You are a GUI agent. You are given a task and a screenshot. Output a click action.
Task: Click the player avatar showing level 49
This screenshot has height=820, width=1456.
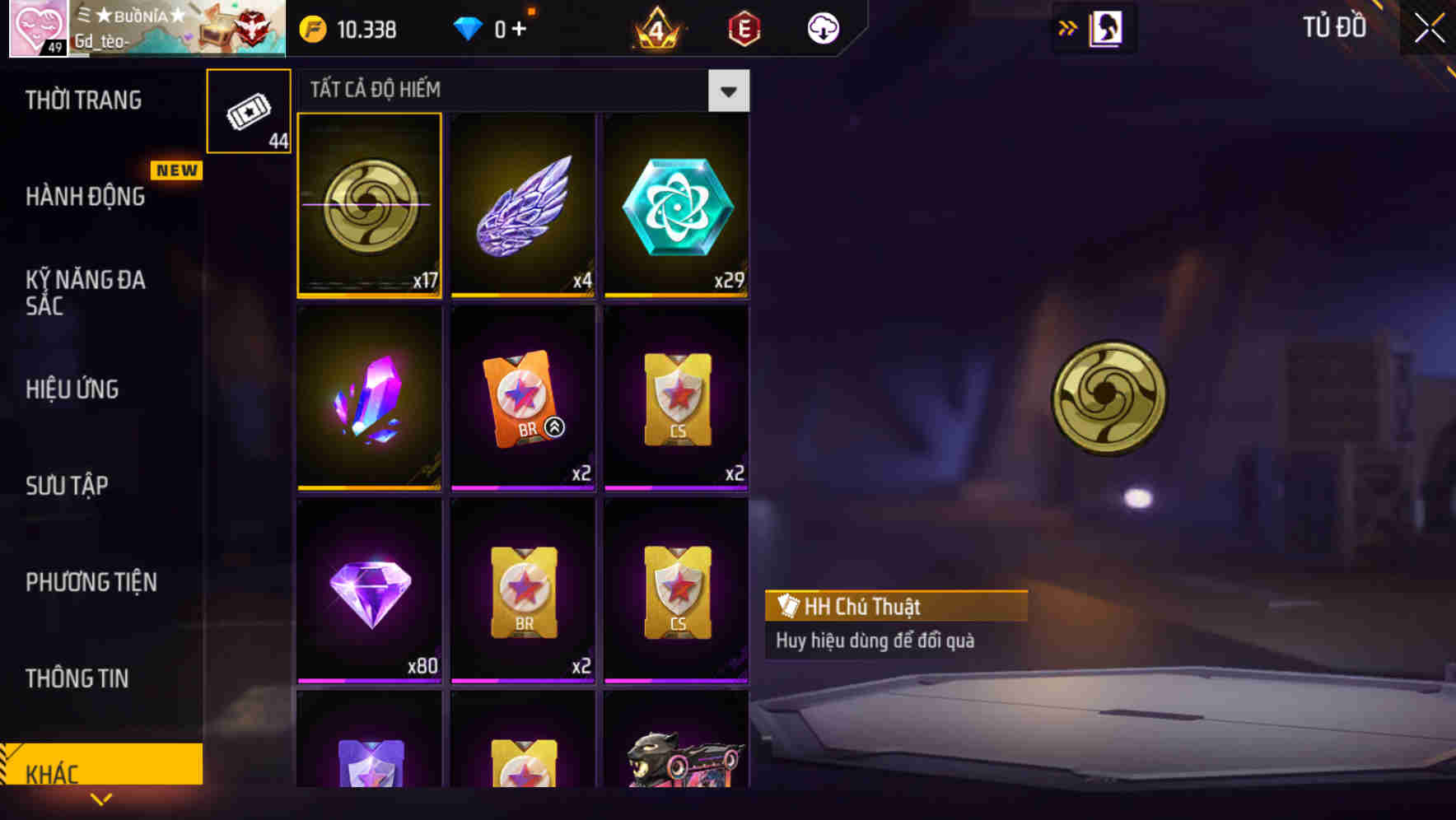36,28
